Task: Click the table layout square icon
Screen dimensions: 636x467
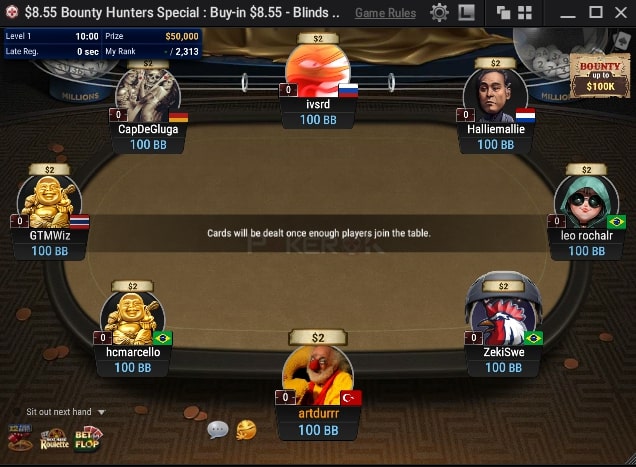Action: pyautogui.click(x=466, y=13)
